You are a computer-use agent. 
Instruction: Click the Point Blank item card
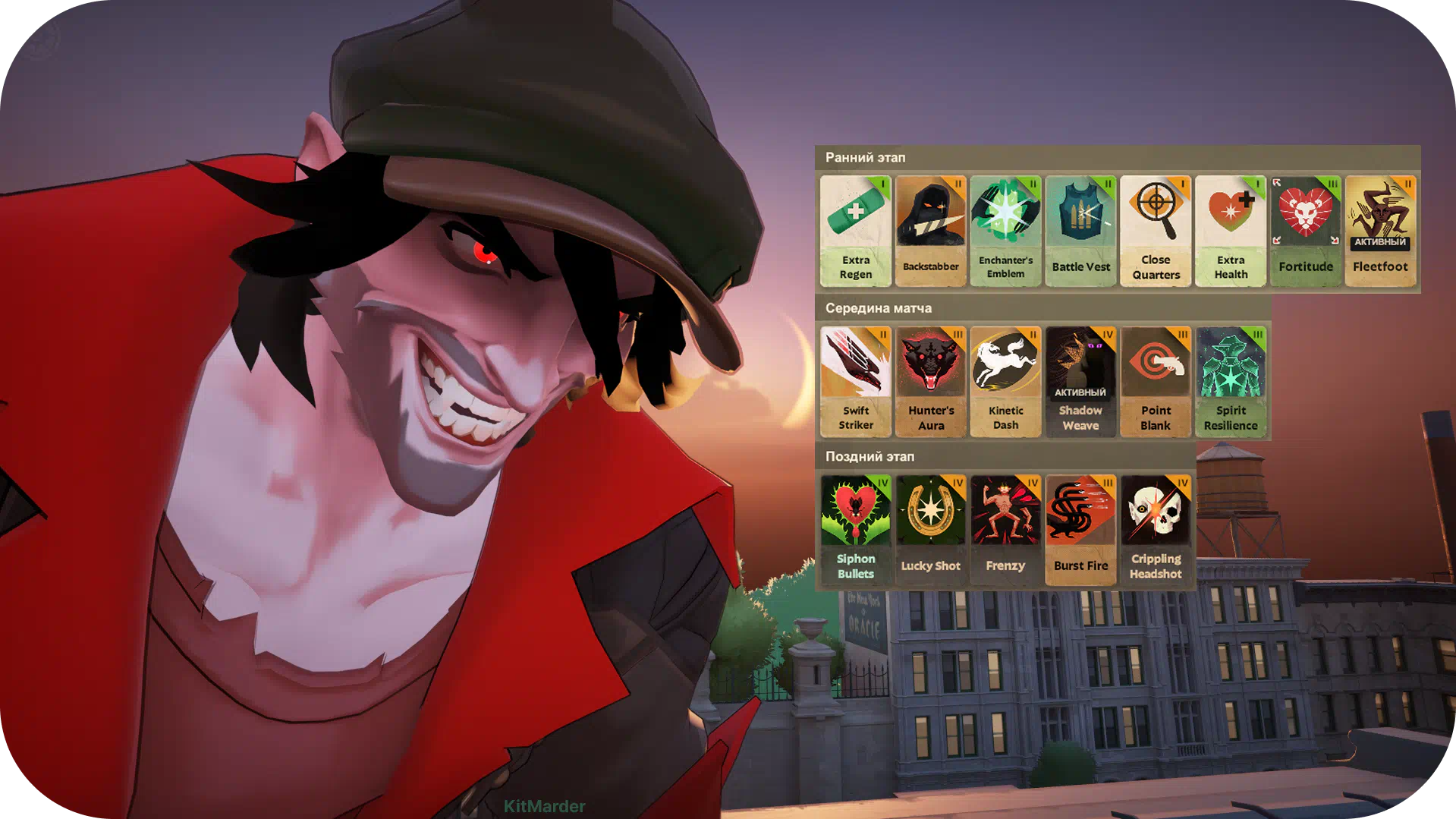[x=1156, y=381]
